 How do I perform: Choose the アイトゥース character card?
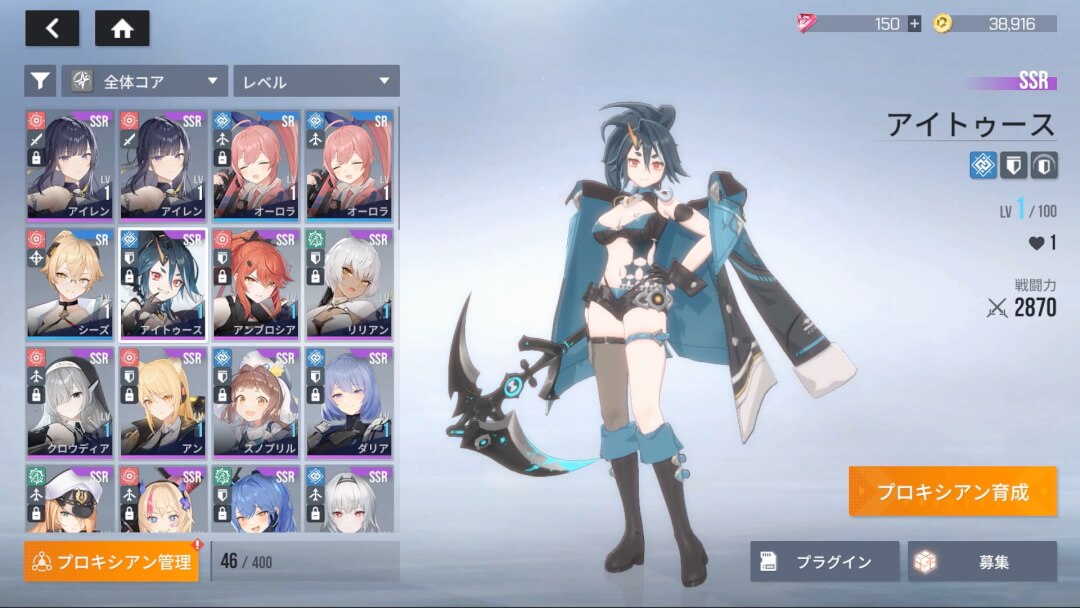(x=163, y=284)
